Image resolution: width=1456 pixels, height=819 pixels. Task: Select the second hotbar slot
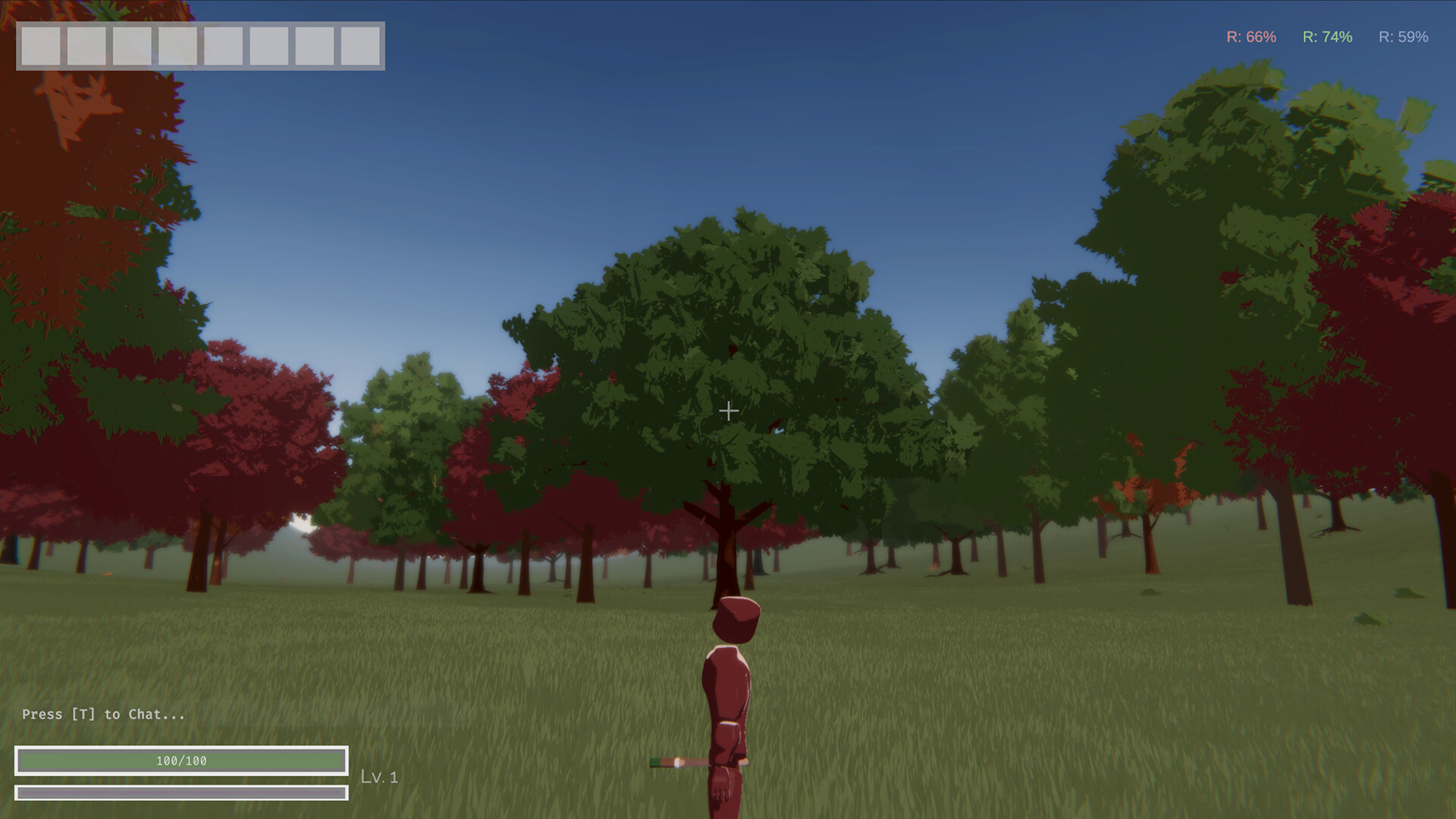click(x=86, y=47)
